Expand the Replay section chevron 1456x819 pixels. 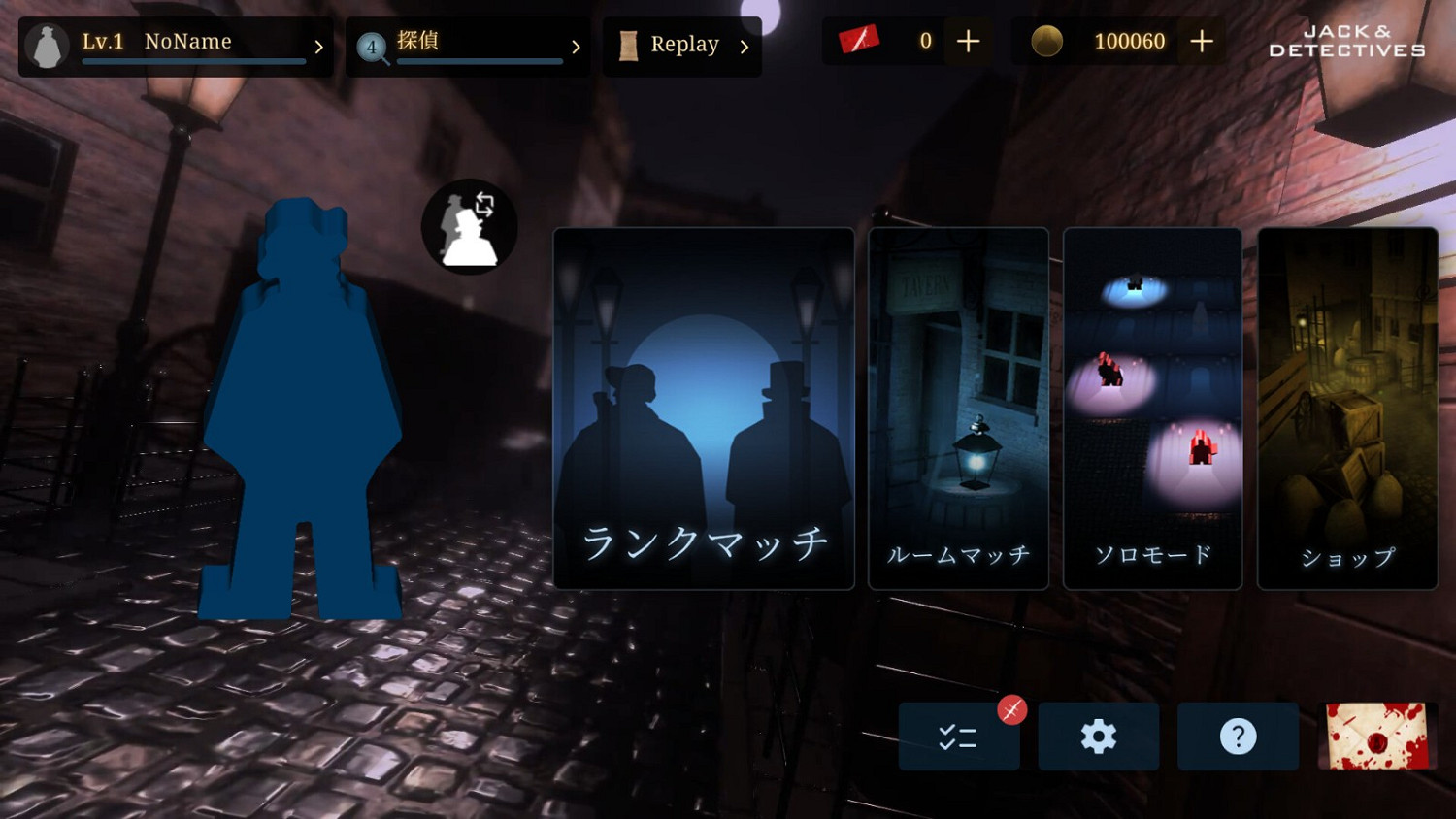pos(744,45)
